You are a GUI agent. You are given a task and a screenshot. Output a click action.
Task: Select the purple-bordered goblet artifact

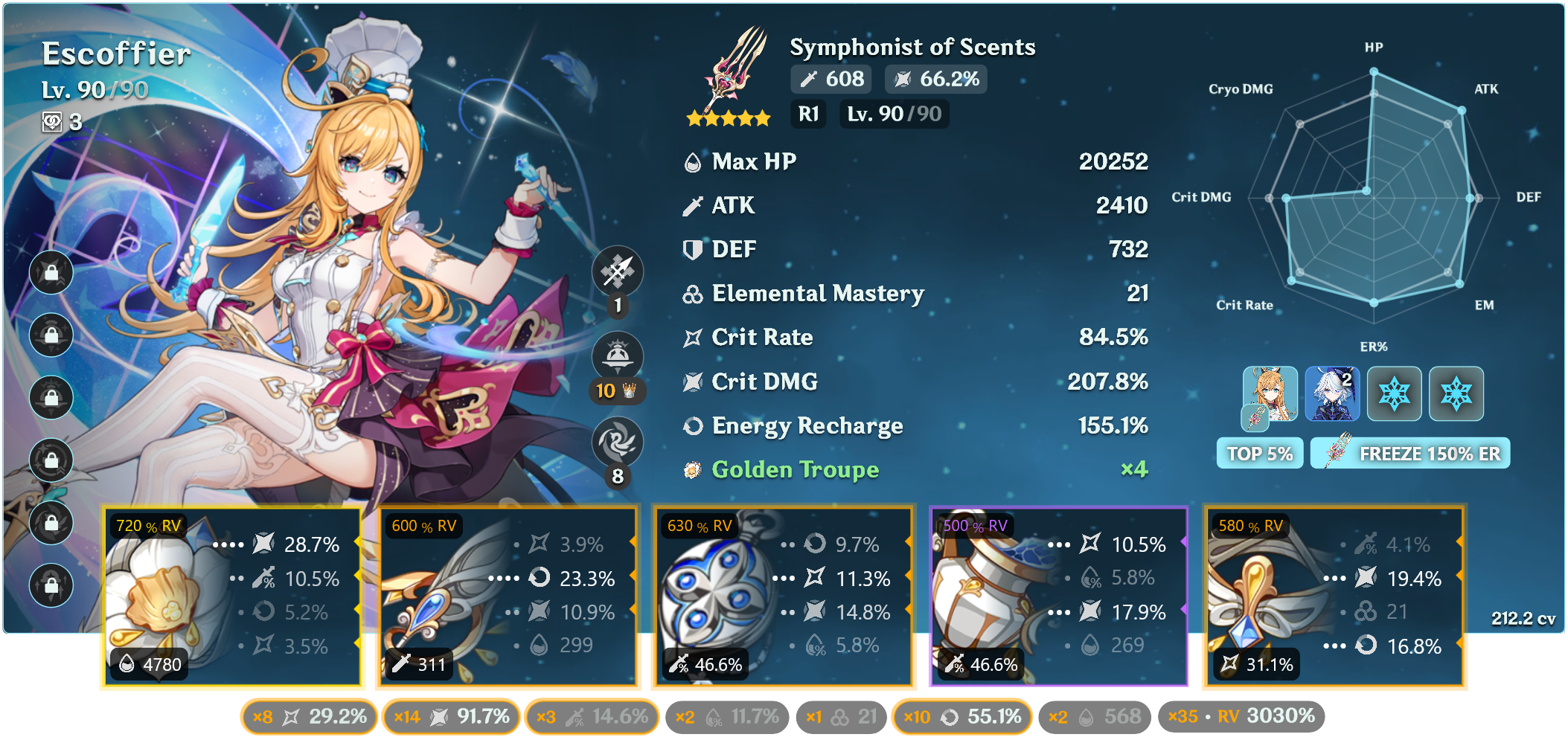(x=1058, y=596)
